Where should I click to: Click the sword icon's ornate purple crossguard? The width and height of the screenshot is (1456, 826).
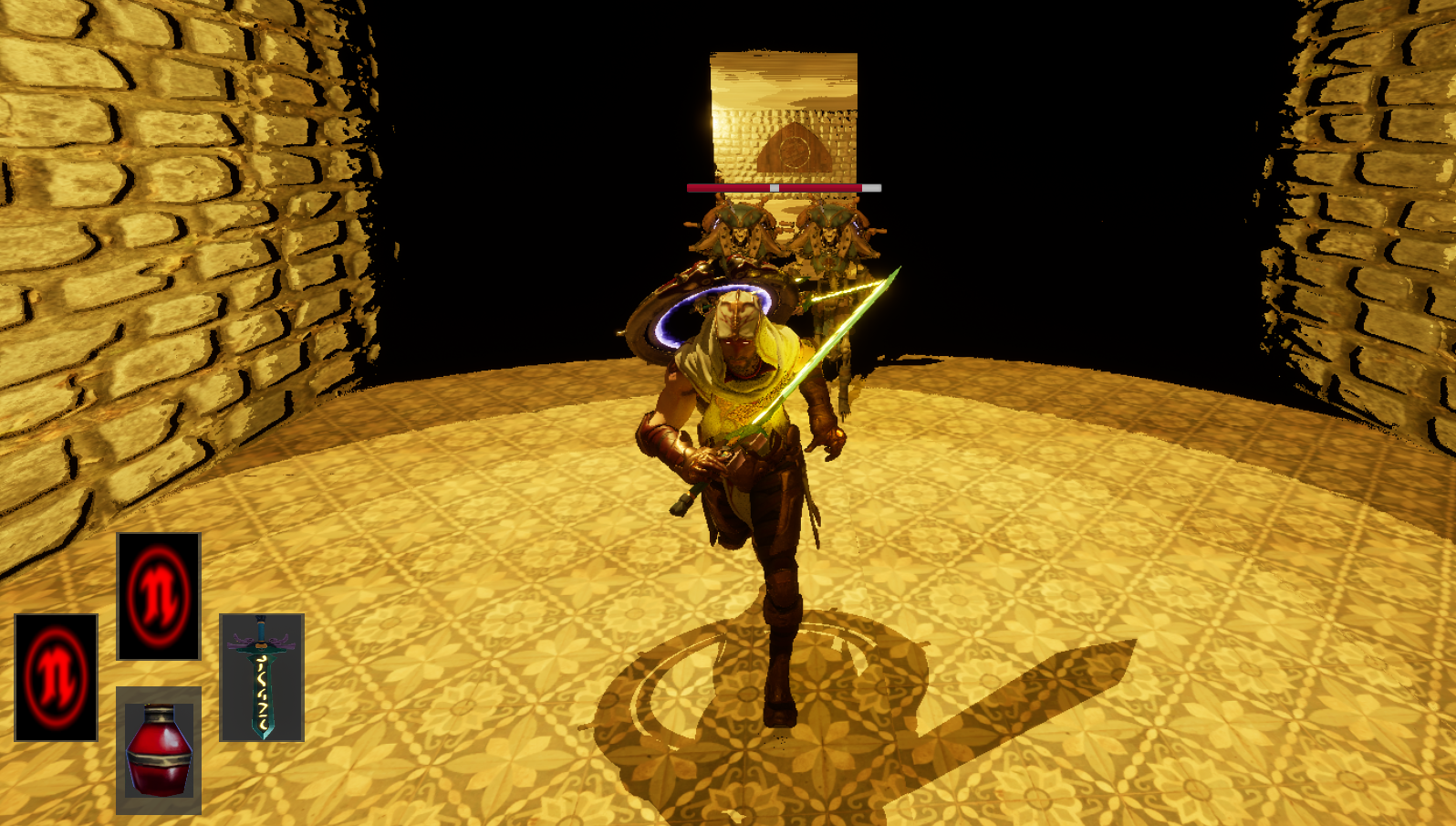coord(260,643)
